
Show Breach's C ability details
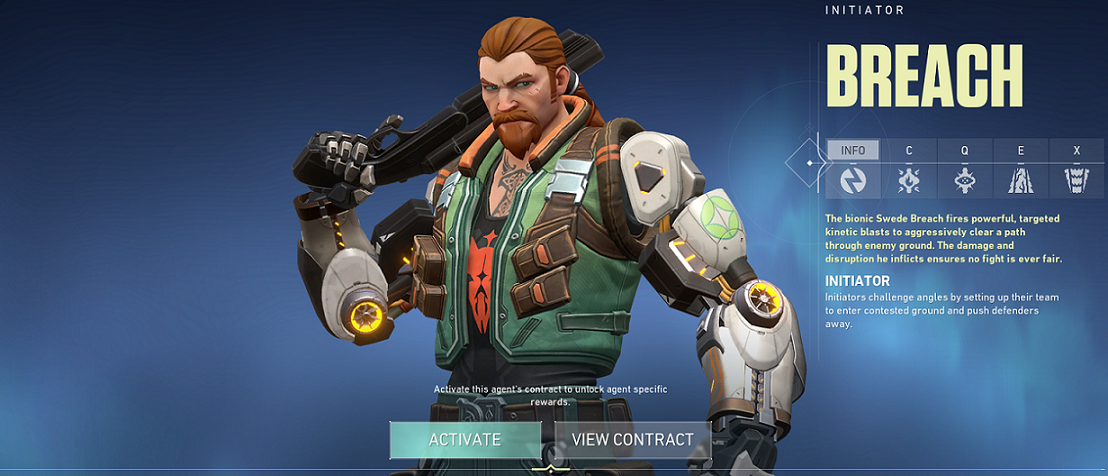click(909, 169)
